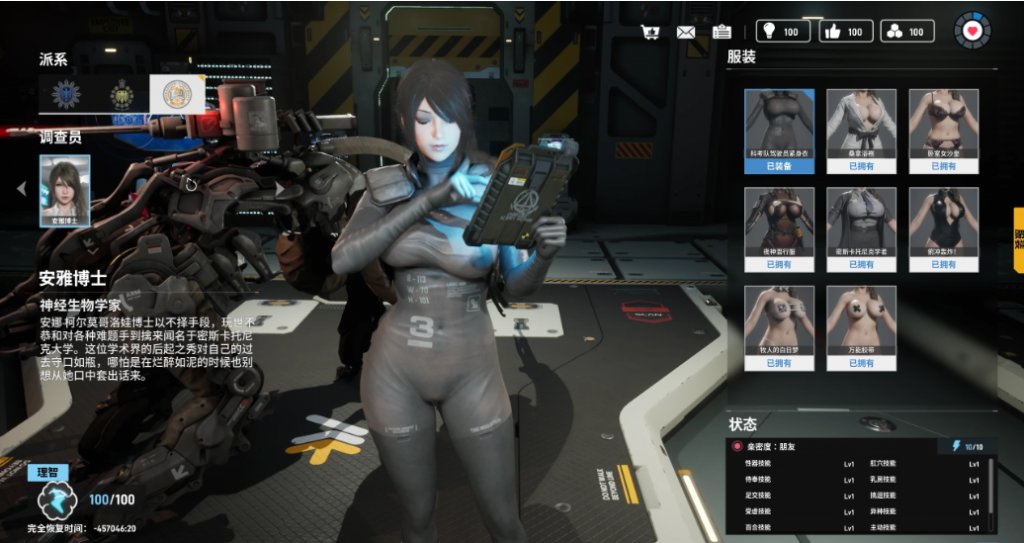This screenshot has width=1024, height=543.
Task: Open the mail envelope icon
Action: coord(686,32)
